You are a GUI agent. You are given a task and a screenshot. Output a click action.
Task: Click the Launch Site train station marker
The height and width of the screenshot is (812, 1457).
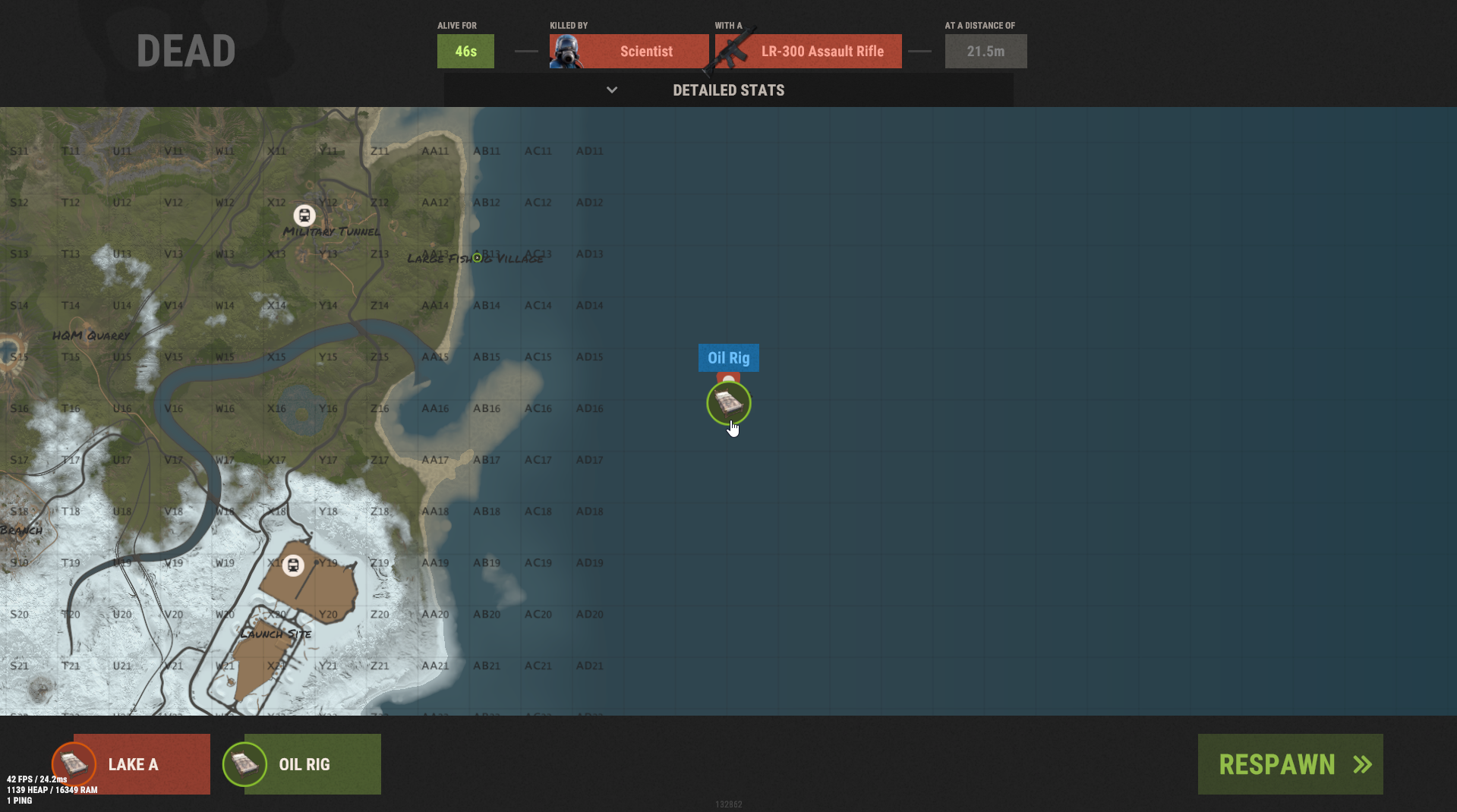[x=293, y=565]
